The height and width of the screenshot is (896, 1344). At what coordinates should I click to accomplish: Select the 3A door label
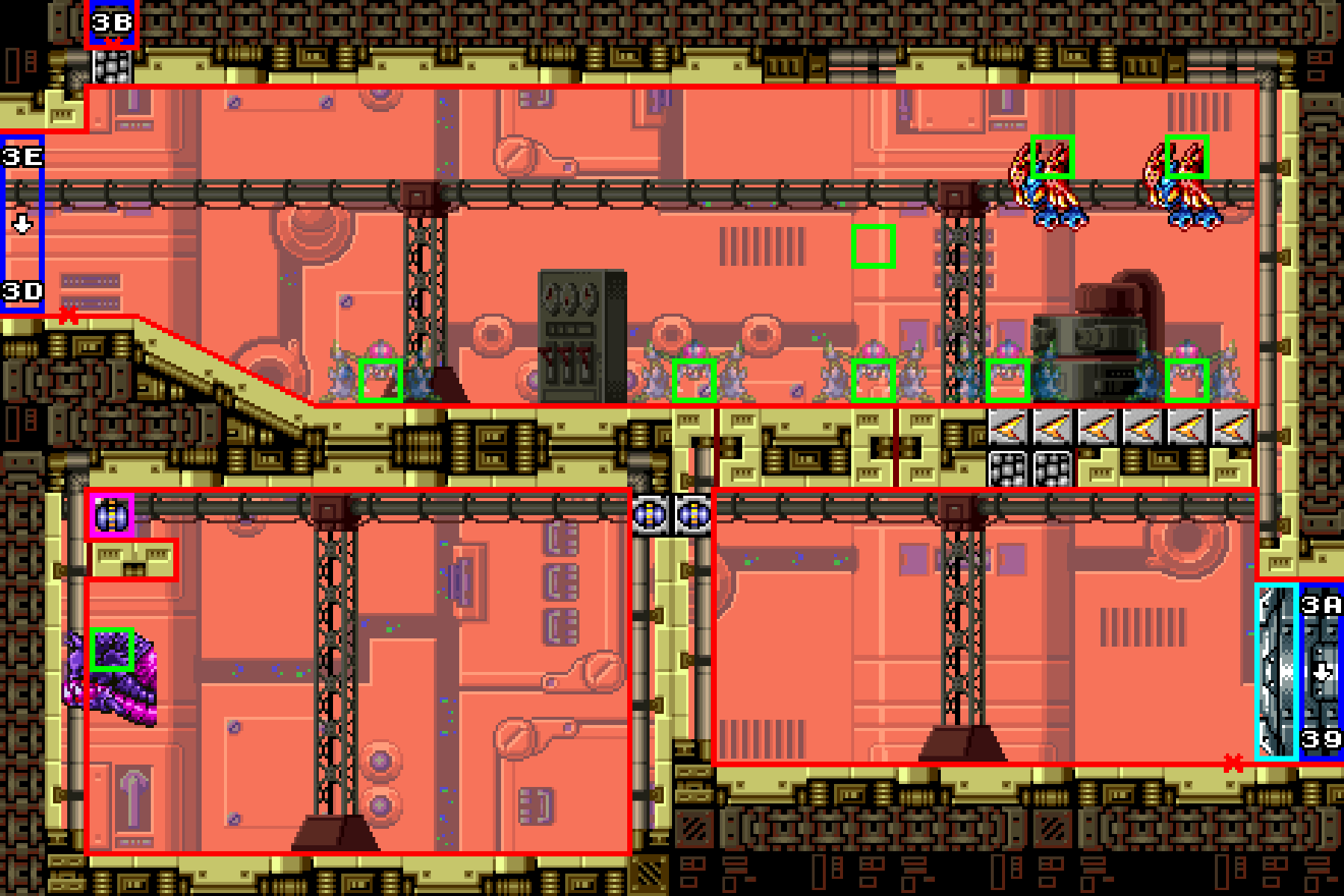1321,605
